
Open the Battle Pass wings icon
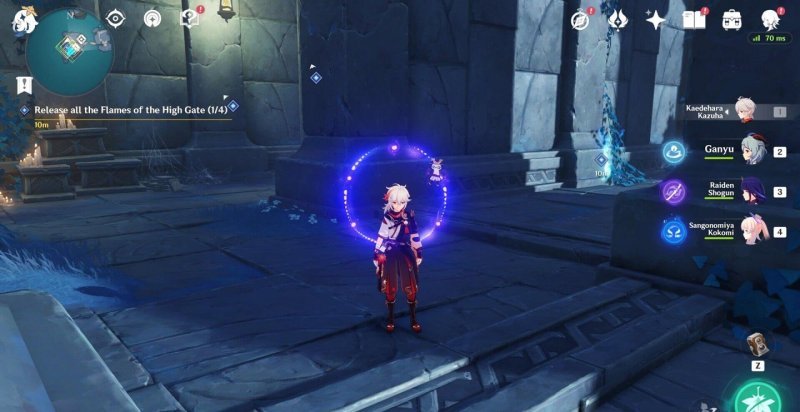(x=618, y=19)
